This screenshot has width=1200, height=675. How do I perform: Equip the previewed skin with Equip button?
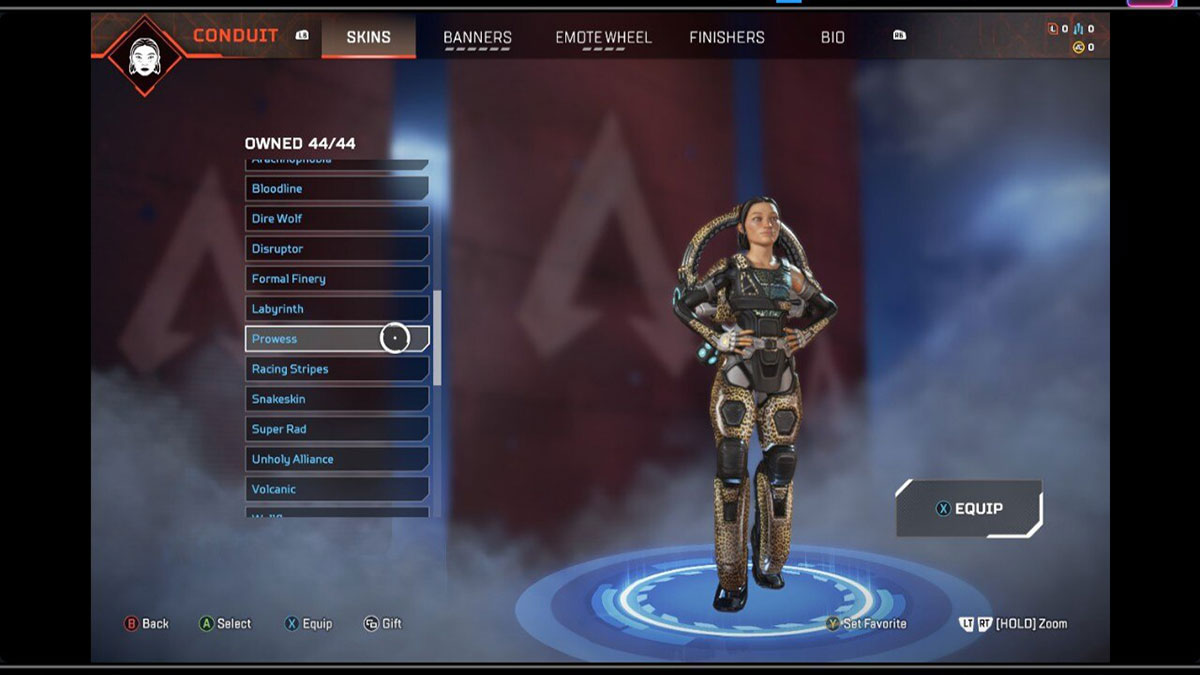tap(968, 508)
